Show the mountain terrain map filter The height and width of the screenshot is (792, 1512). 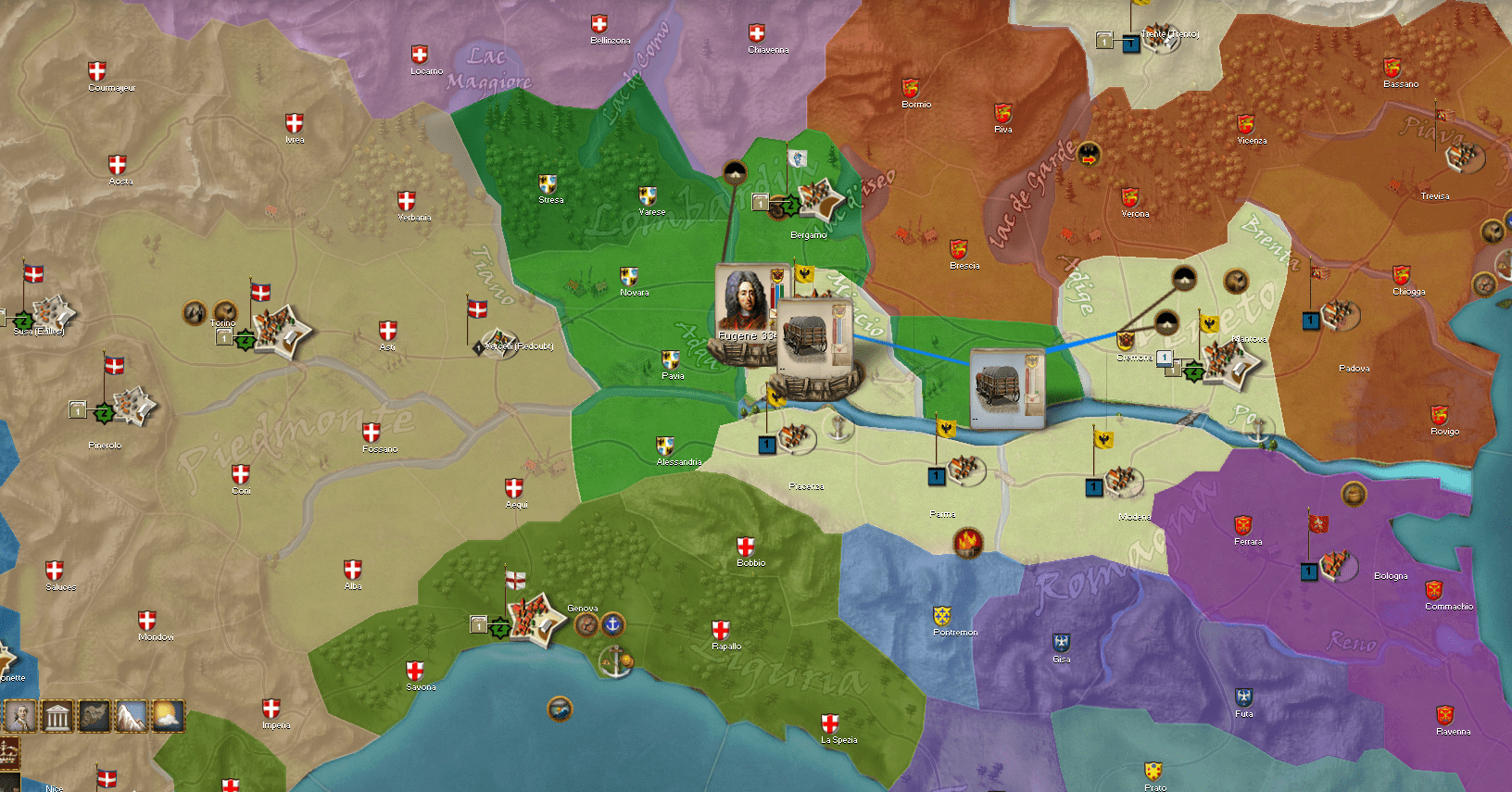pyautogui.click(x=131, y=716)
